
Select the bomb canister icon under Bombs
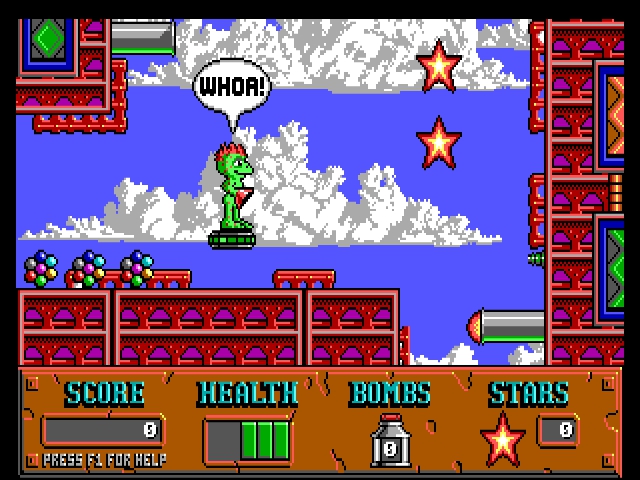pos(390,441)
